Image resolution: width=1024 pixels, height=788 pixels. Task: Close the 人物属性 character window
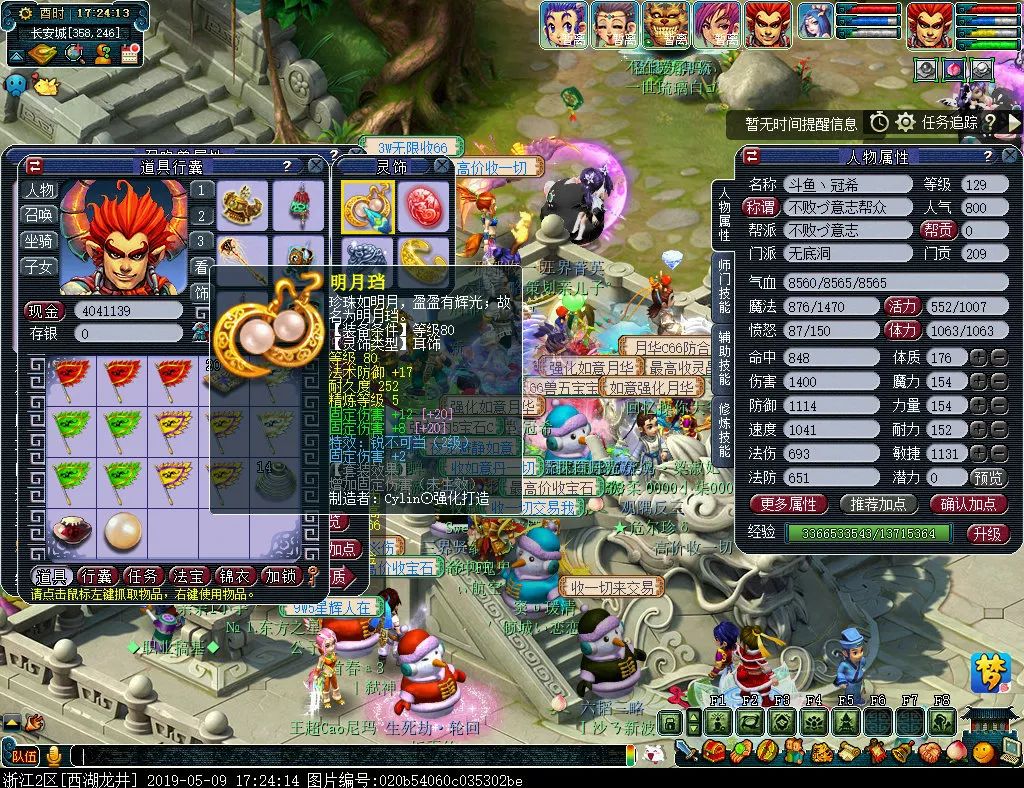(1012, 157)
